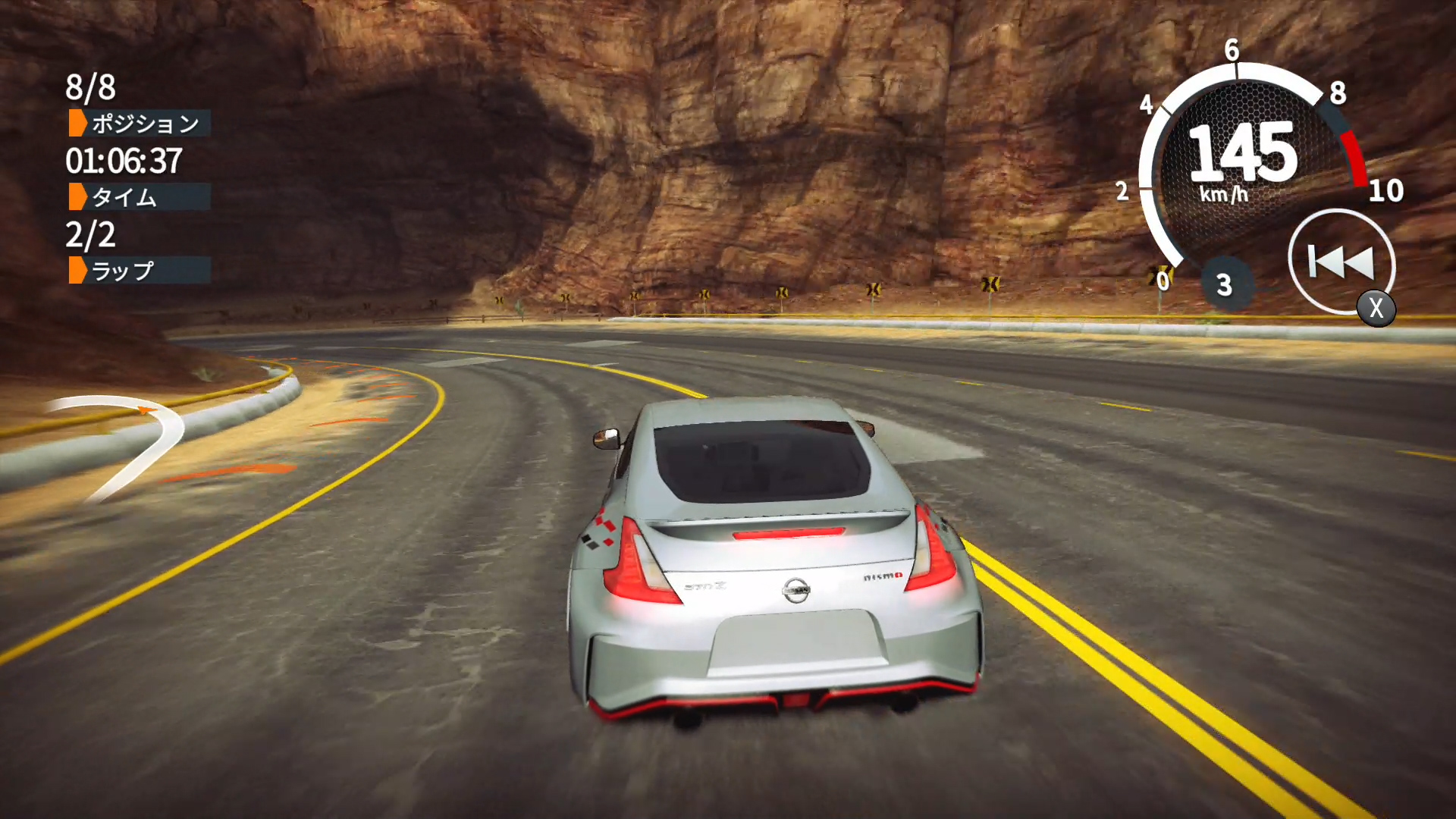The image size is (1456, 819).
Task: Click the curved track minimap
Action: pyautogui.click(x=125, y=444)
